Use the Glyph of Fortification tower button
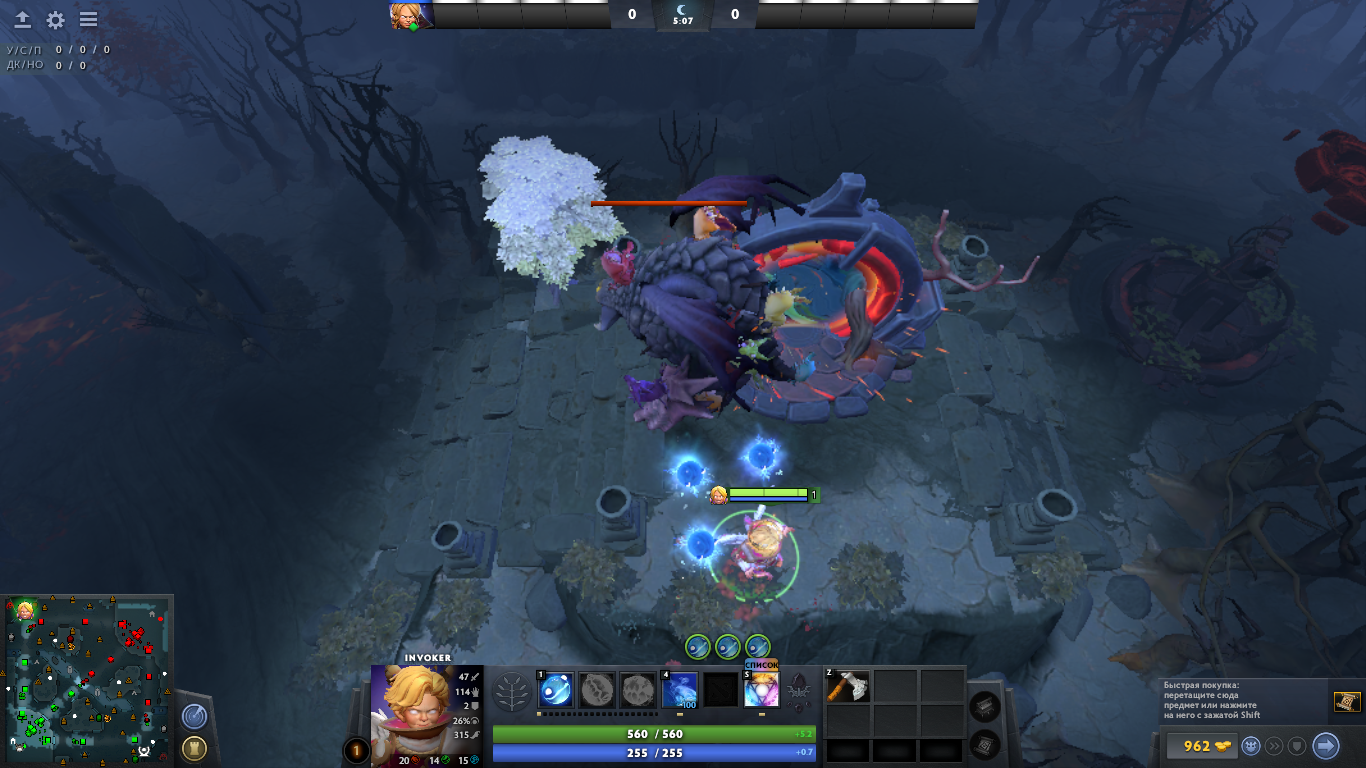 coord(195,747)
